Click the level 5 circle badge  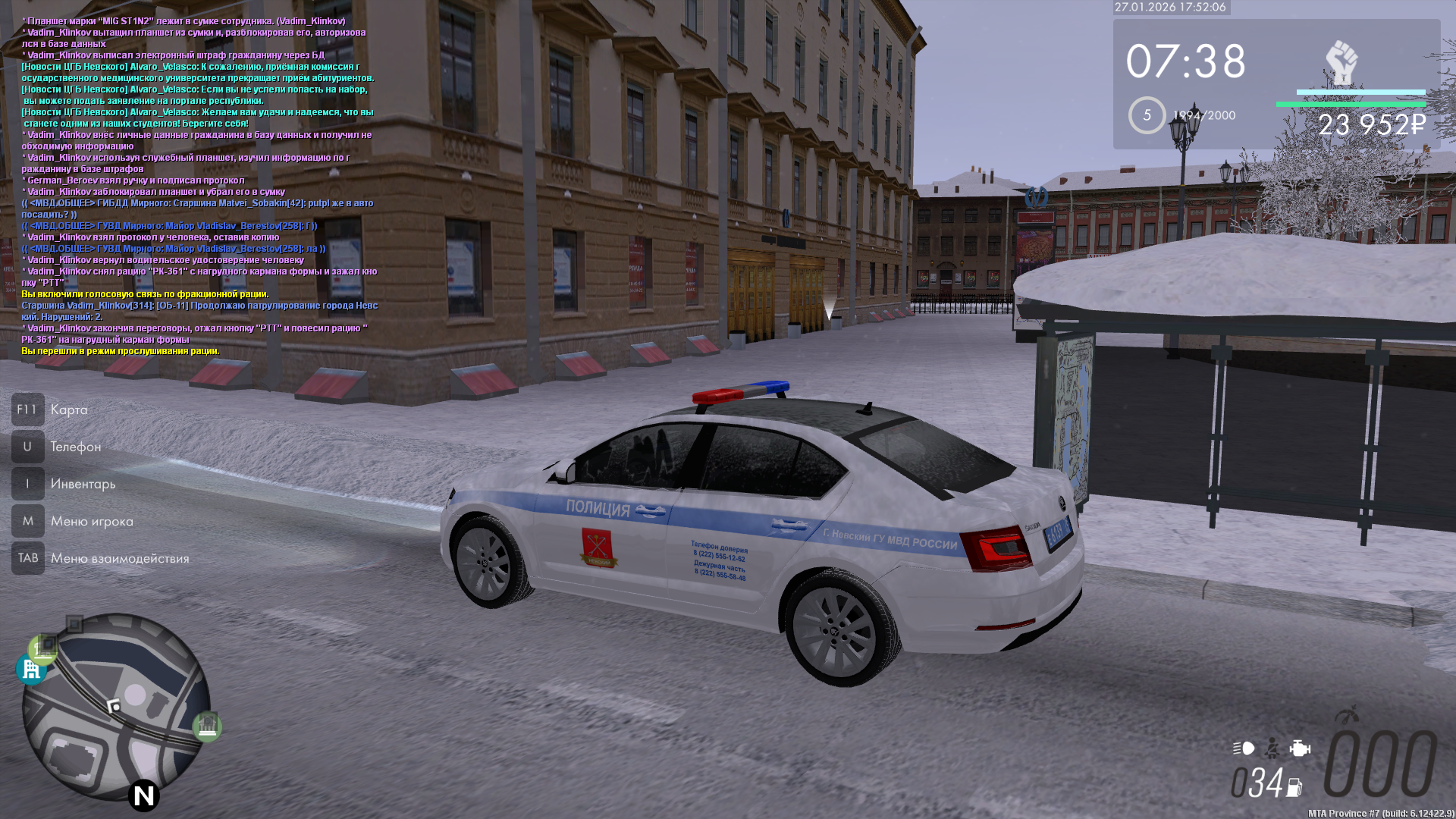pyautogui.click(x=1147, y=115)
